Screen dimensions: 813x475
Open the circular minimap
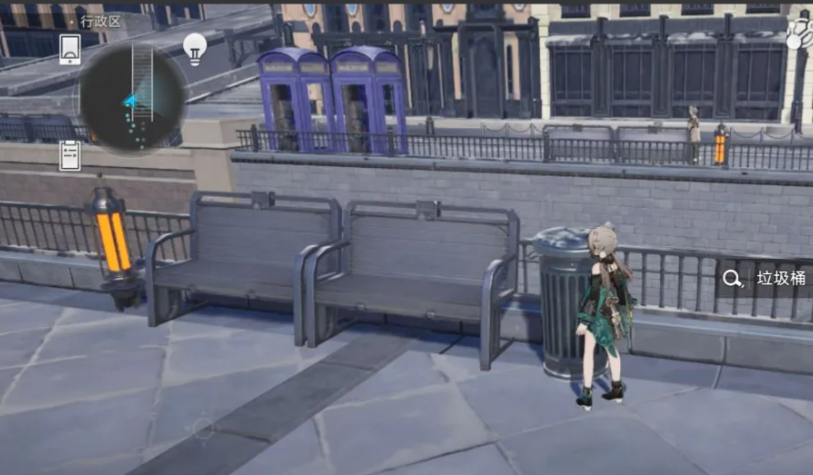click(x=133, y=98)
